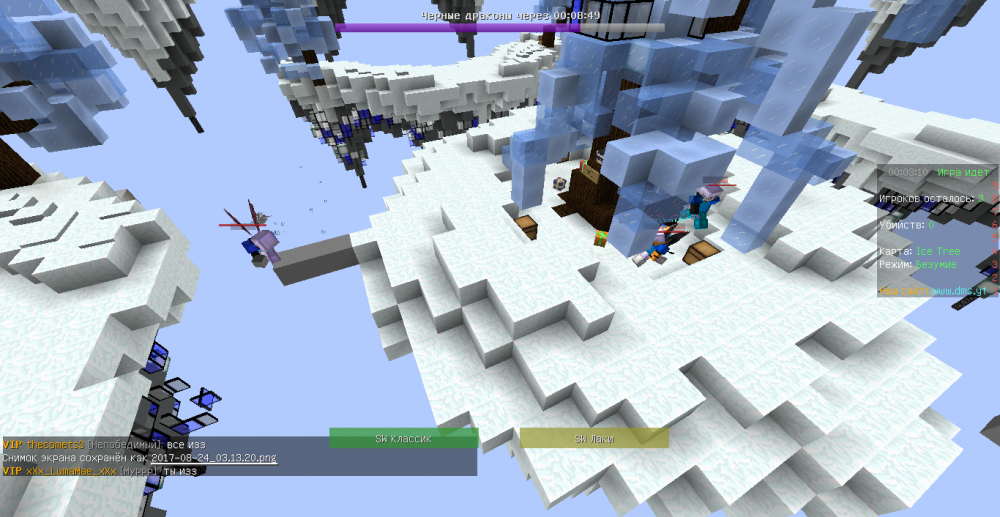Open the saved screenshot filename link in chat
Image resolution: width=1000 pixels, height=517 pixels.
click(214, 457)
